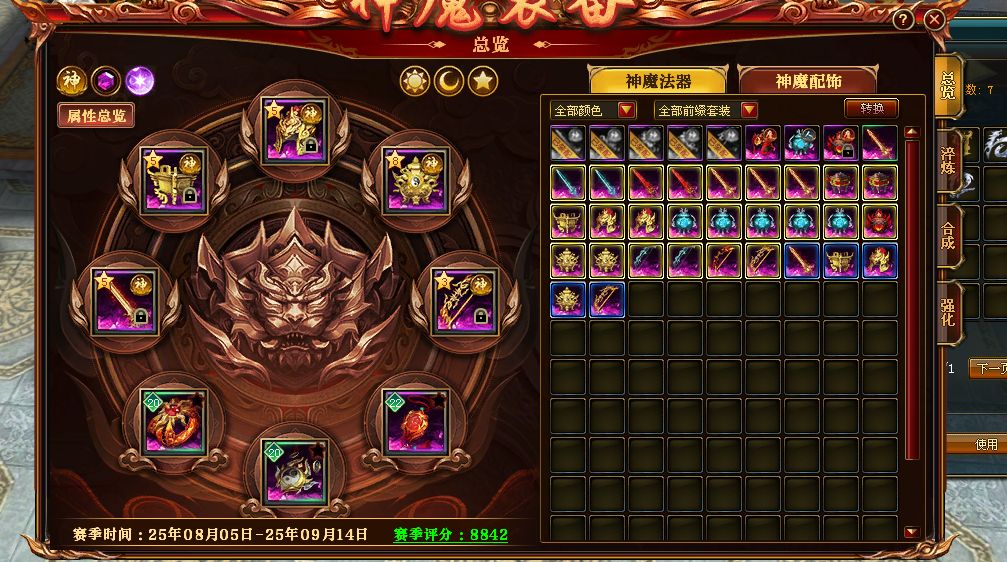Select the equipped golden cauldron slot
Viewport: 1007px width, 562px height.
pyautogui.click(x=174, y=180)
